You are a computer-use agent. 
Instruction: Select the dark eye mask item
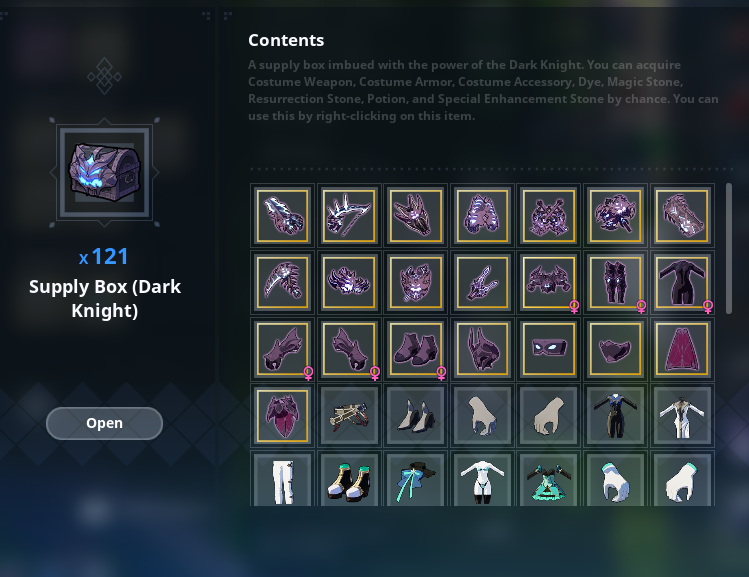tap(548, 349)
